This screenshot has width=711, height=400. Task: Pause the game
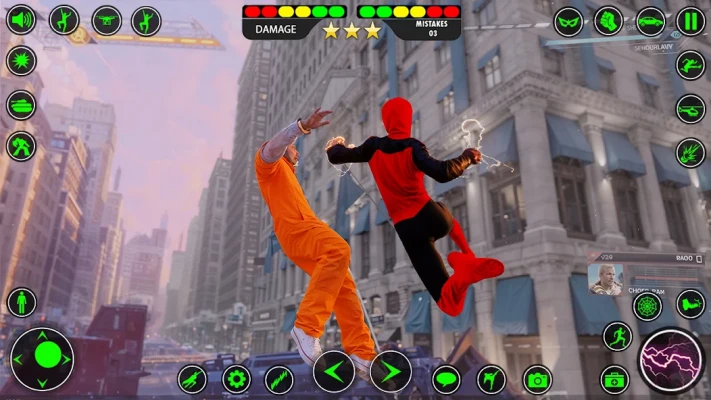pyautogui.click(x=690, y=21)
